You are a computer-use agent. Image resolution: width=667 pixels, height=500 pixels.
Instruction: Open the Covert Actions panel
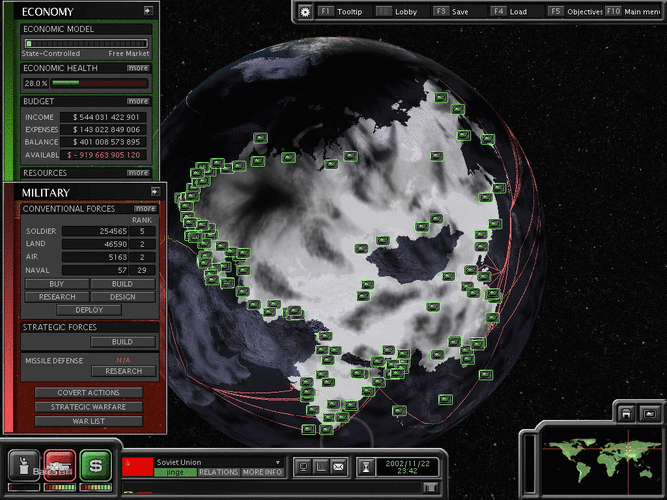[88, 393]
